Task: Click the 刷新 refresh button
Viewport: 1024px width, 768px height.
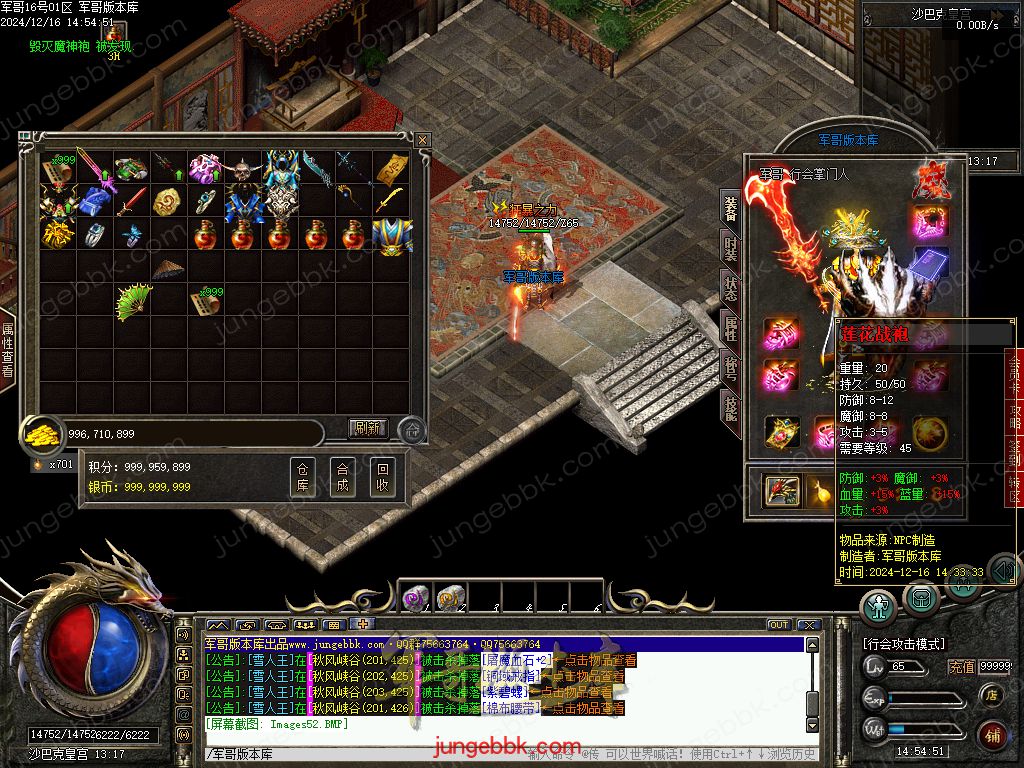Action: pos(367,428)
